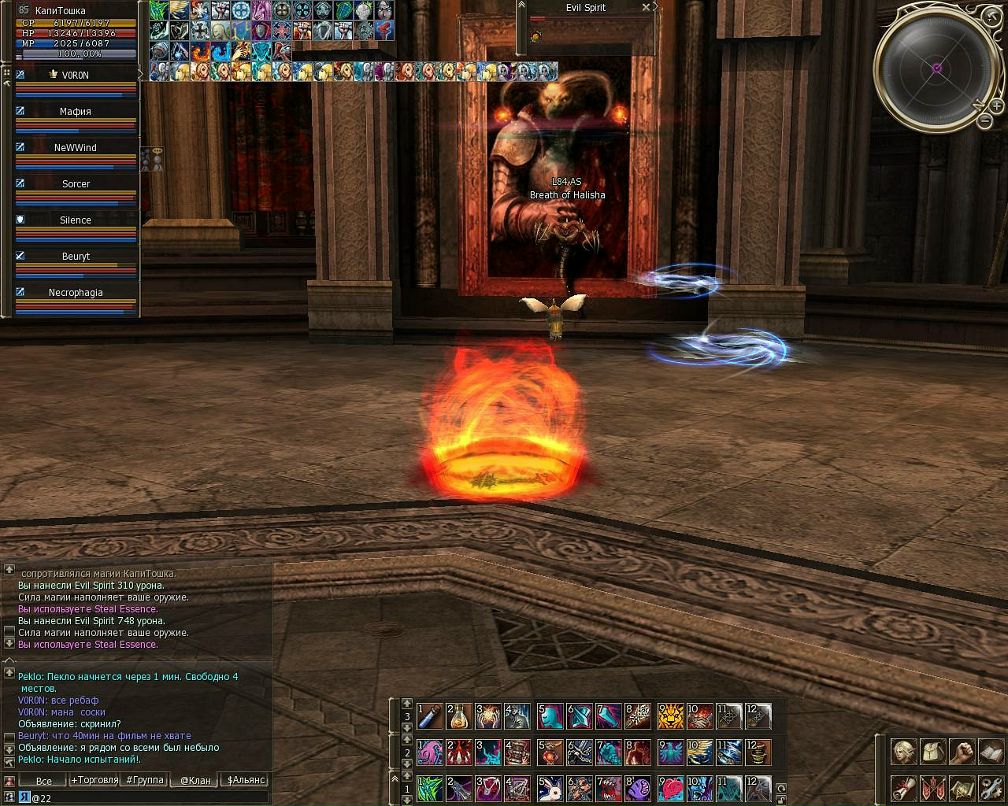Target party member NeWWind
1008x806 pixels.
pos(76,148)
